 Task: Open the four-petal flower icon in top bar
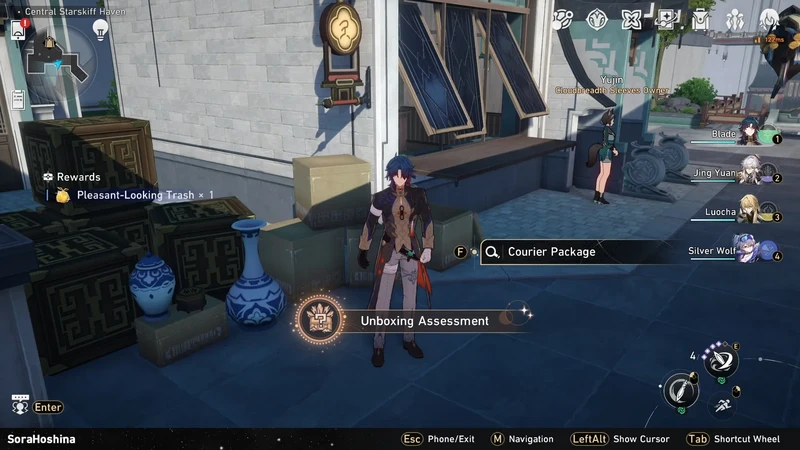(x=632, y=19)
